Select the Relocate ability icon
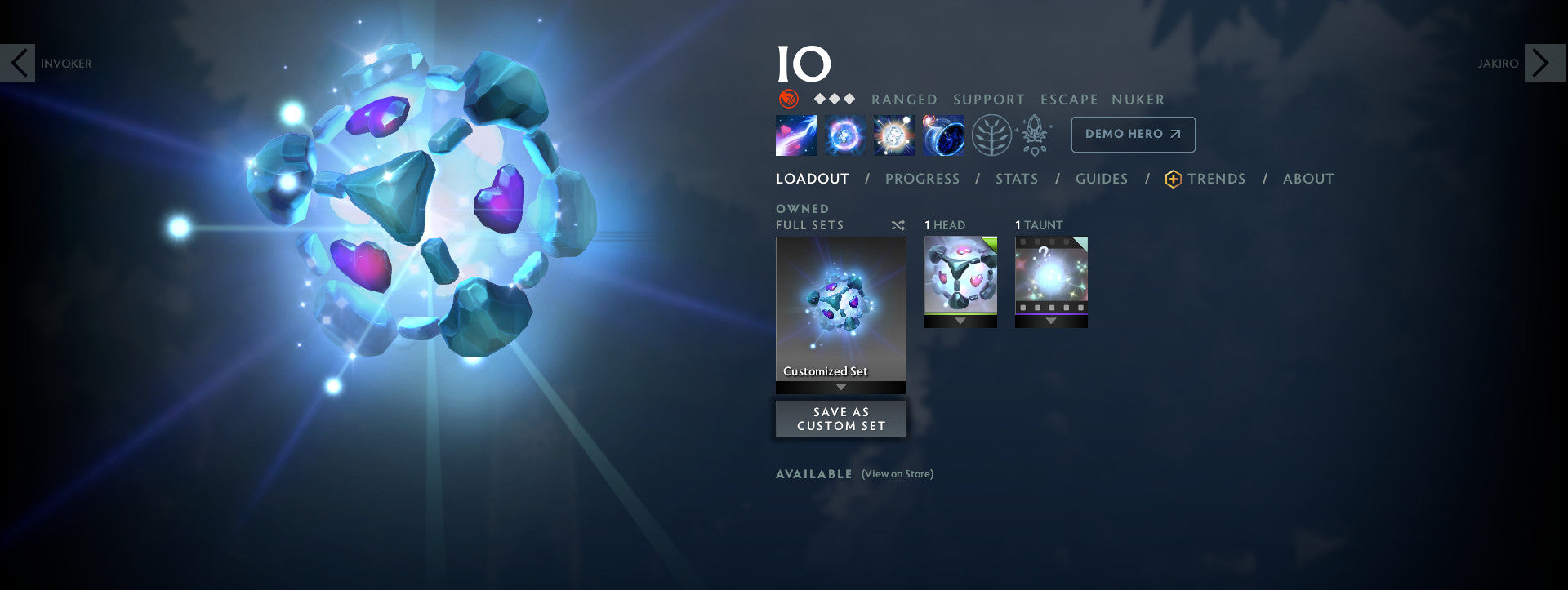1568x590 pixels. [x=944, y=135]
